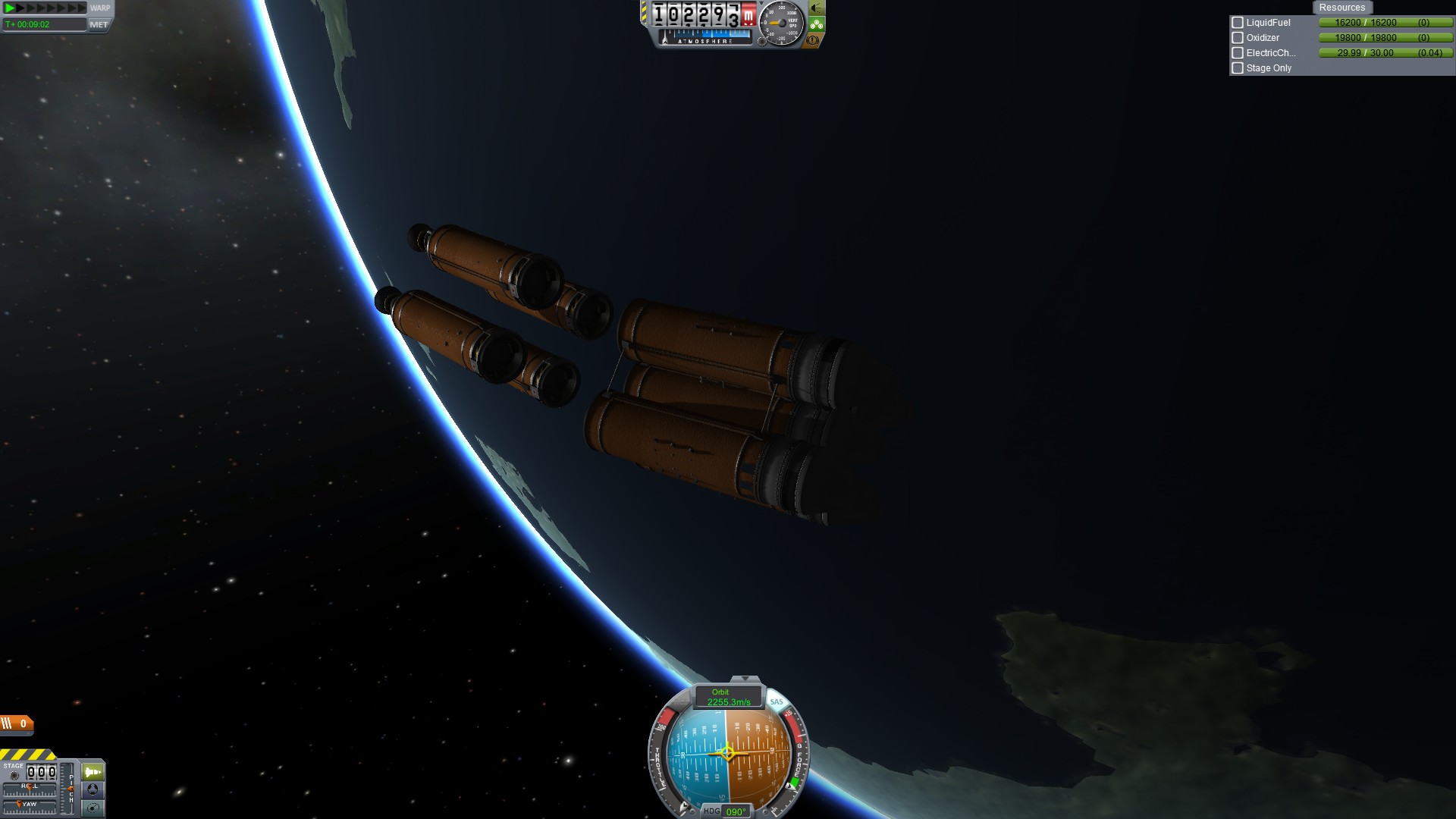Open the Resources panel tab
This screenshot has height=819, width=1456.
pos(1341,8)
